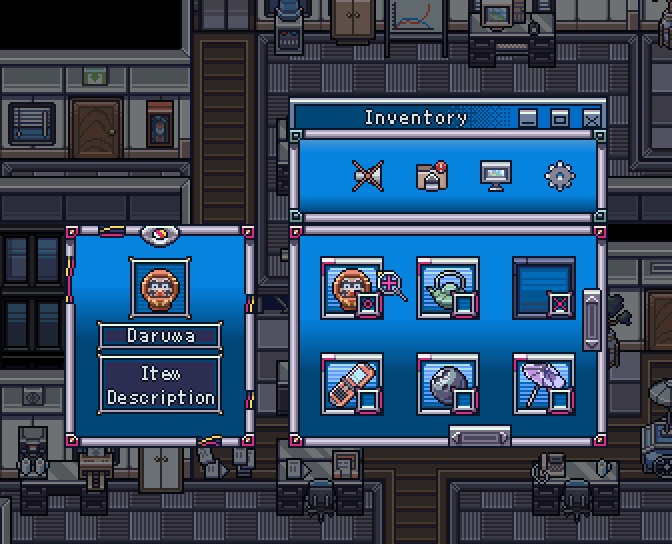Maximize the Inventory window
Screen dimensions: 672x544
pyautogui.click(x=560, y=119)
